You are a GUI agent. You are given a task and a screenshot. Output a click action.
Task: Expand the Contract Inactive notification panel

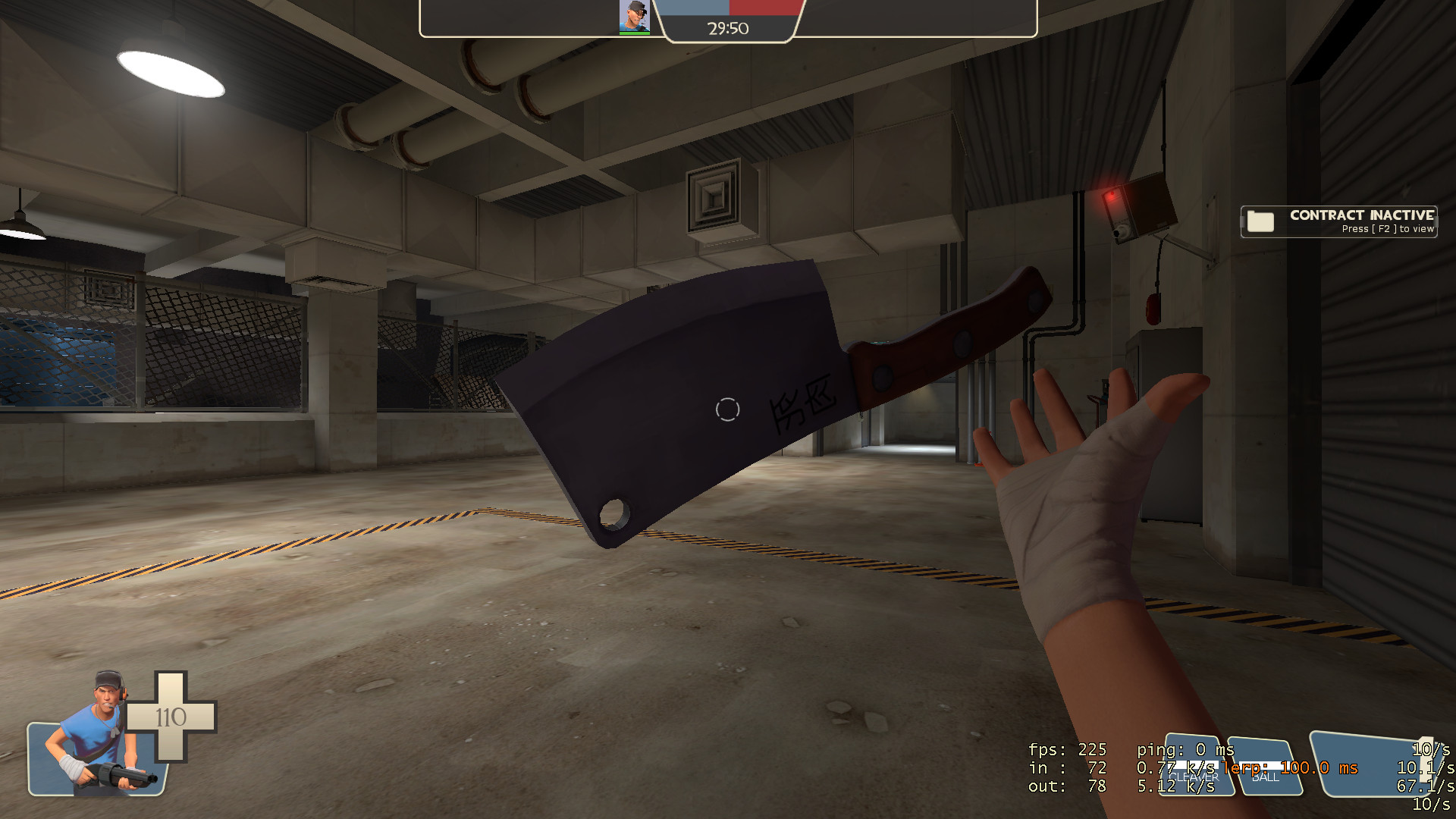[1337, 221]
